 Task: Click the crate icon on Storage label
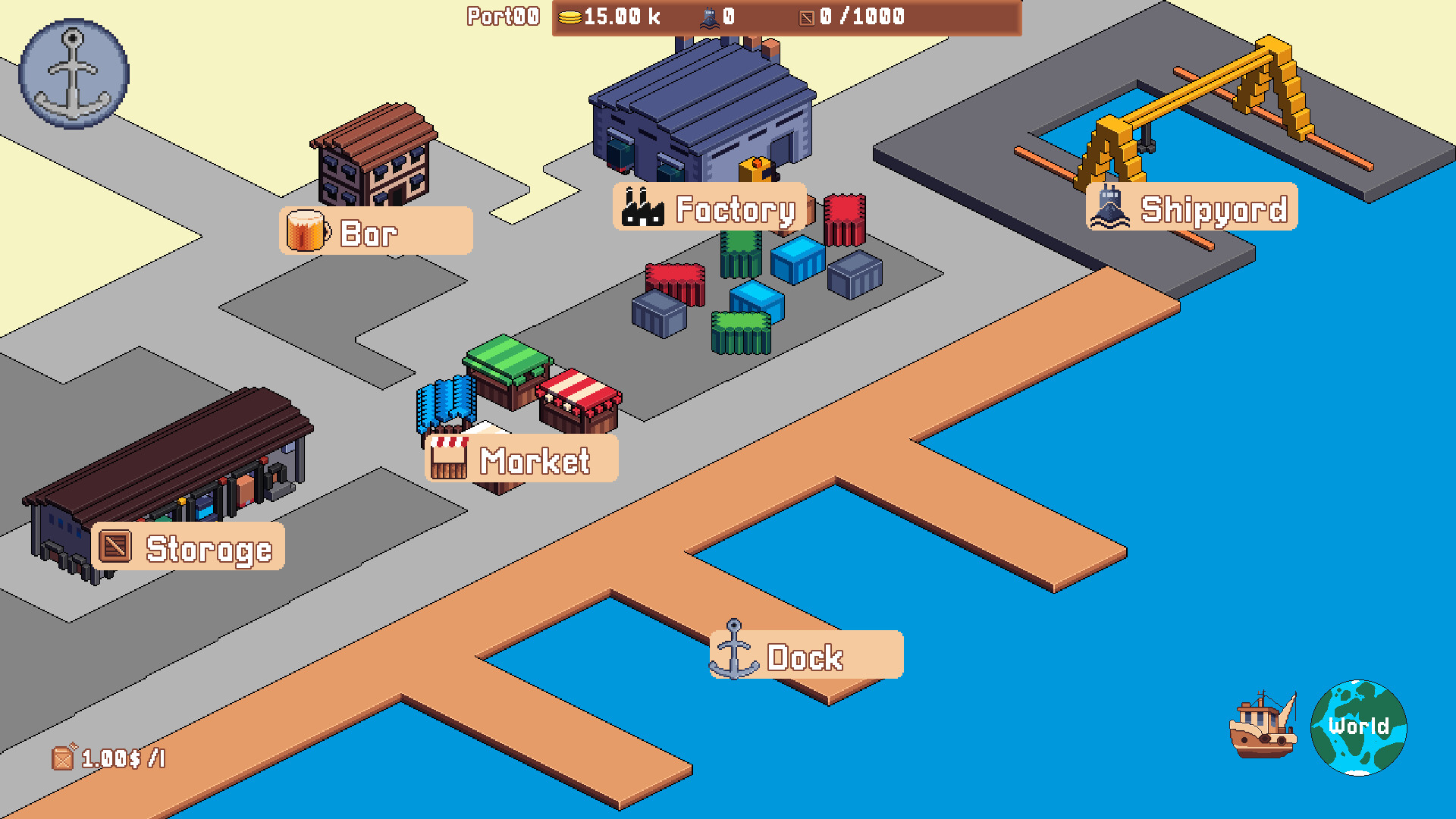tap(115, 546)
